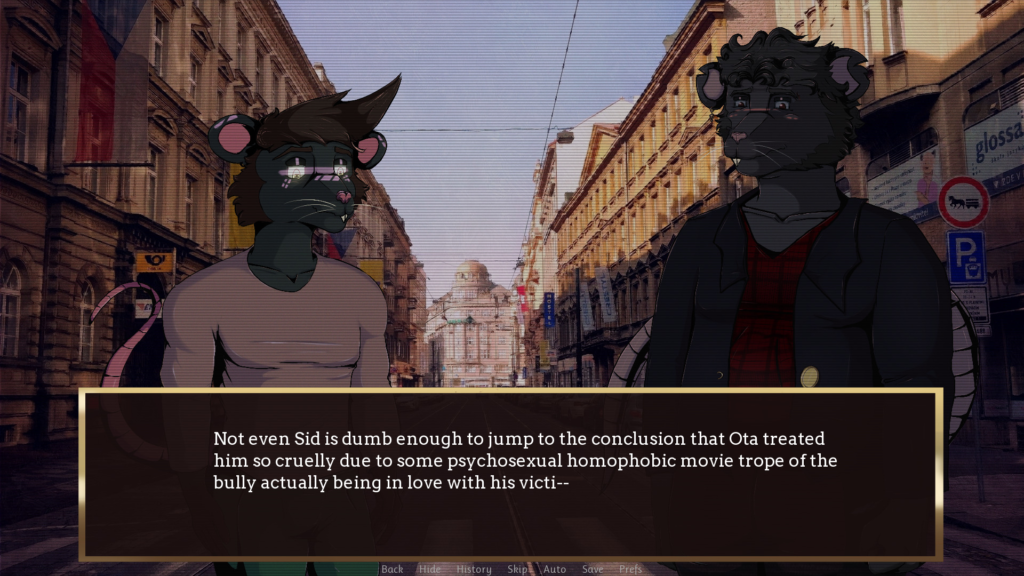1024x576 pixels.
Task: Open the Save menu
Action: point(593,569)
